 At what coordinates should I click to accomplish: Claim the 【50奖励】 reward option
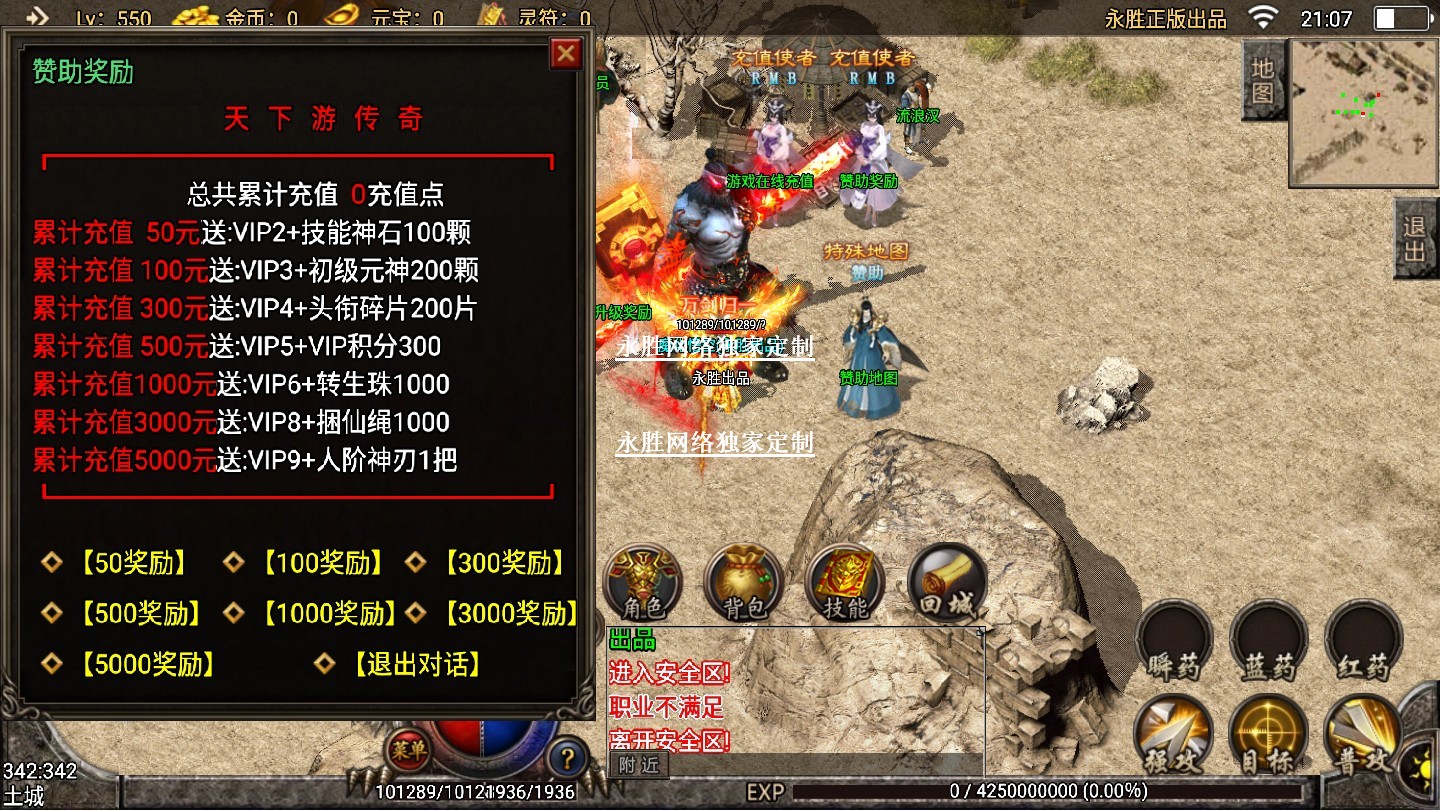[x=133, y=563]
